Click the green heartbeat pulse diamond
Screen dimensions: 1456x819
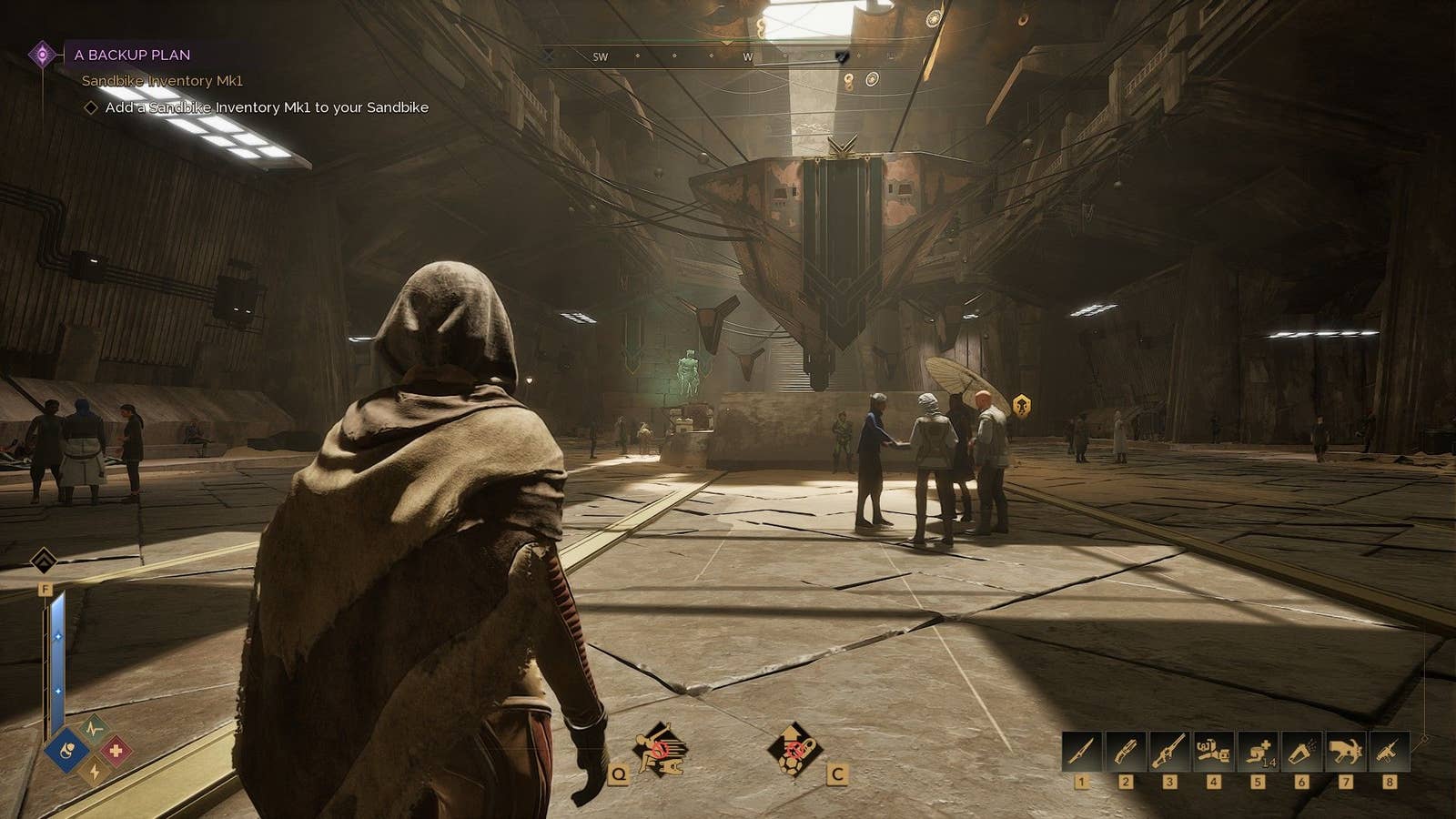(93, 728)
